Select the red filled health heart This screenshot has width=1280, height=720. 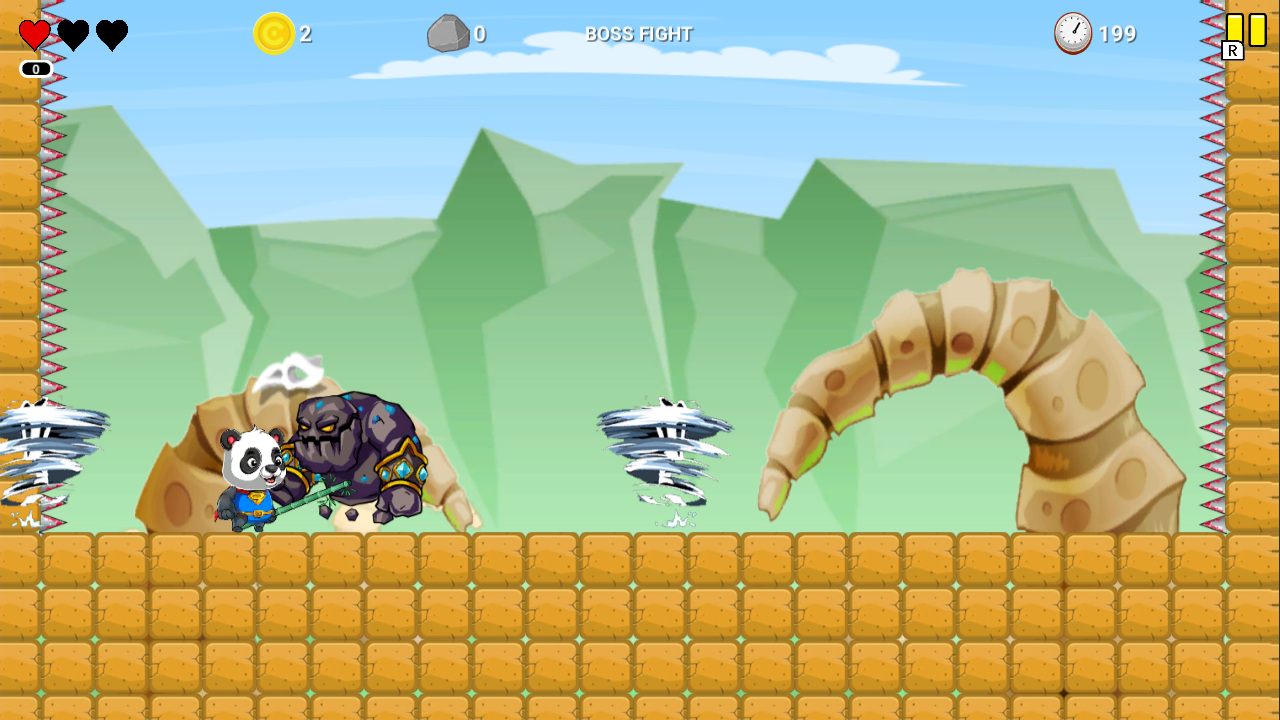33,34
